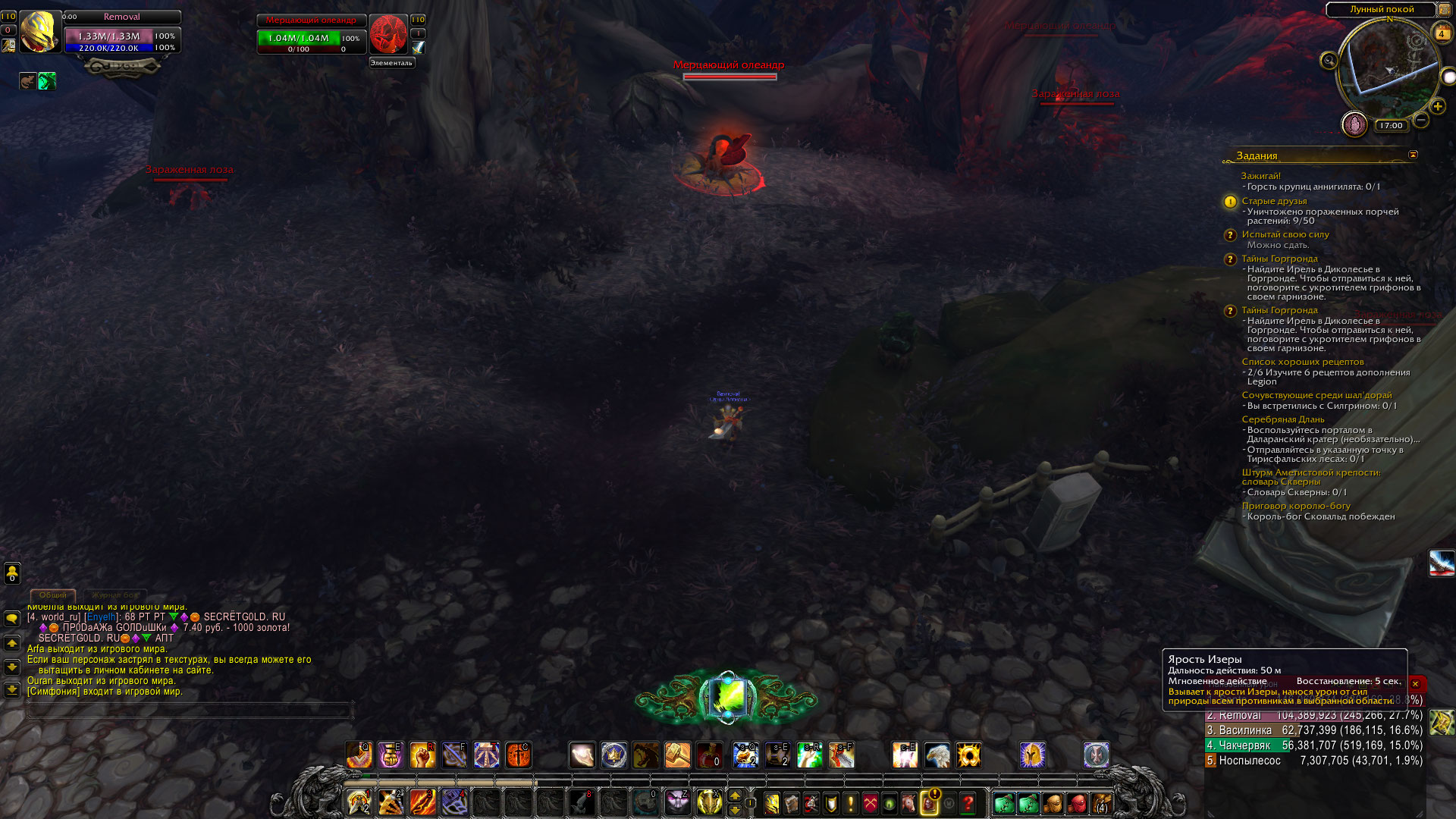Use the clenched fist ability bound to R
The height and width of the screenshot is (819, 1456).
(422, 755)
